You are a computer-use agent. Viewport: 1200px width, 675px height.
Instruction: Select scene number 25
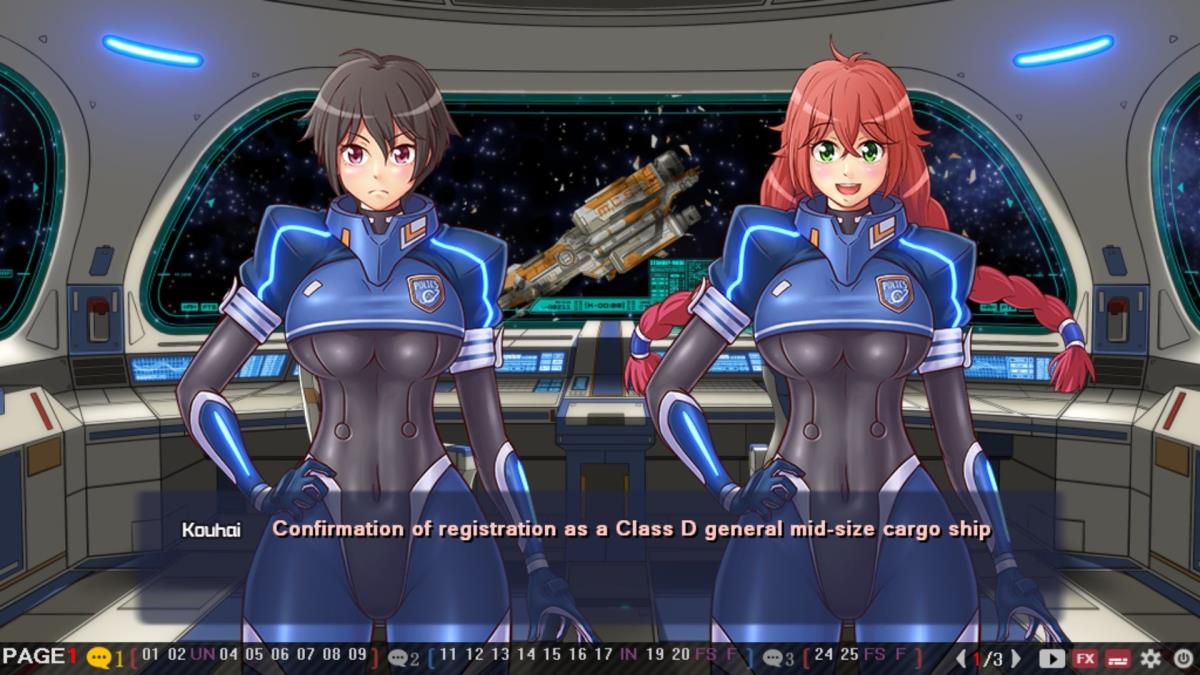(849, 656)
